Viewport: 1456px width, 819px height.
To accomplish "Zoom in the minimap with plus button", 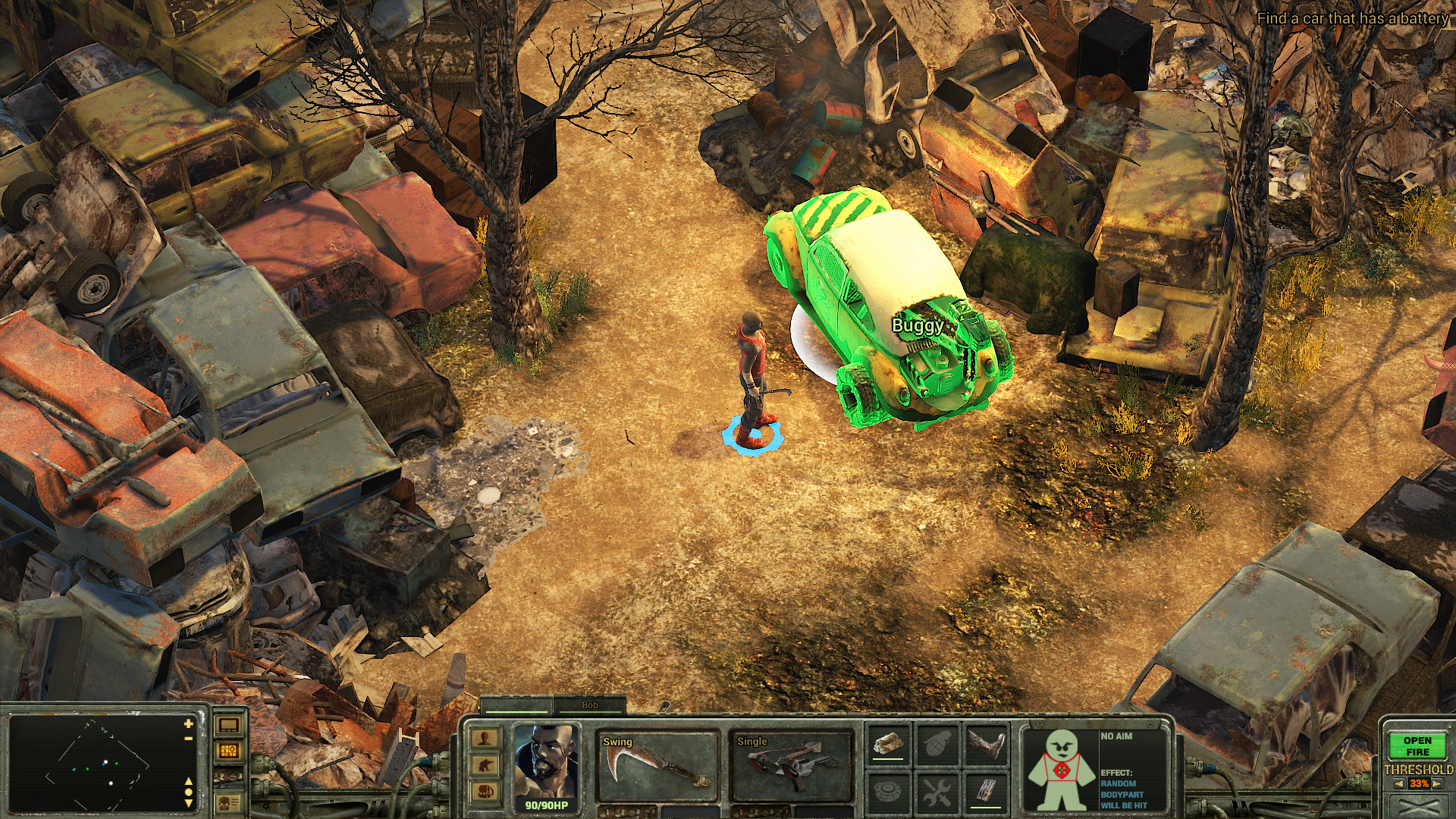I will click(x=188, y=724).
